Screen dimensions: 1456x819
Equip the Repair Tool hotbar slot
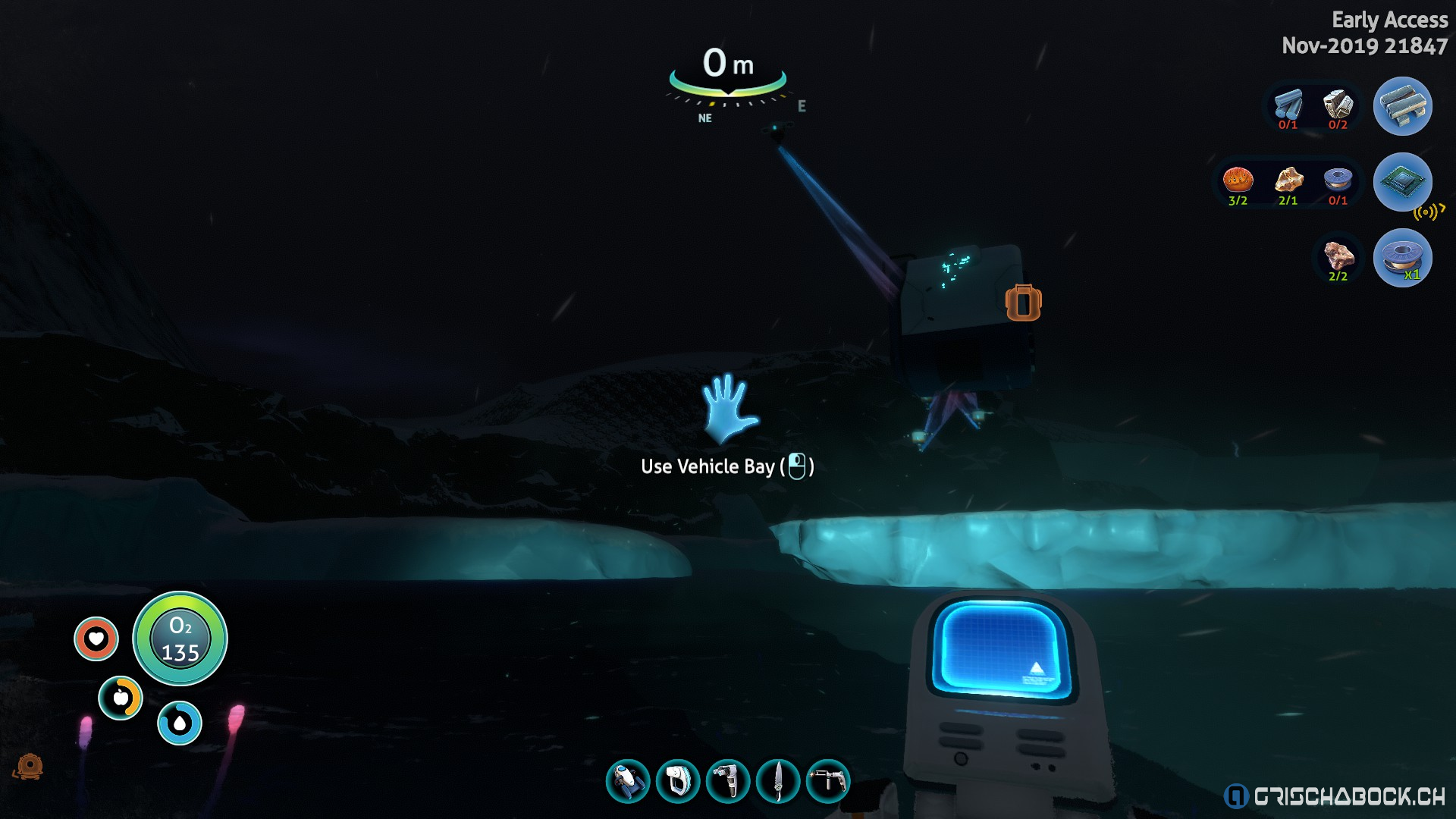(828, 781)
